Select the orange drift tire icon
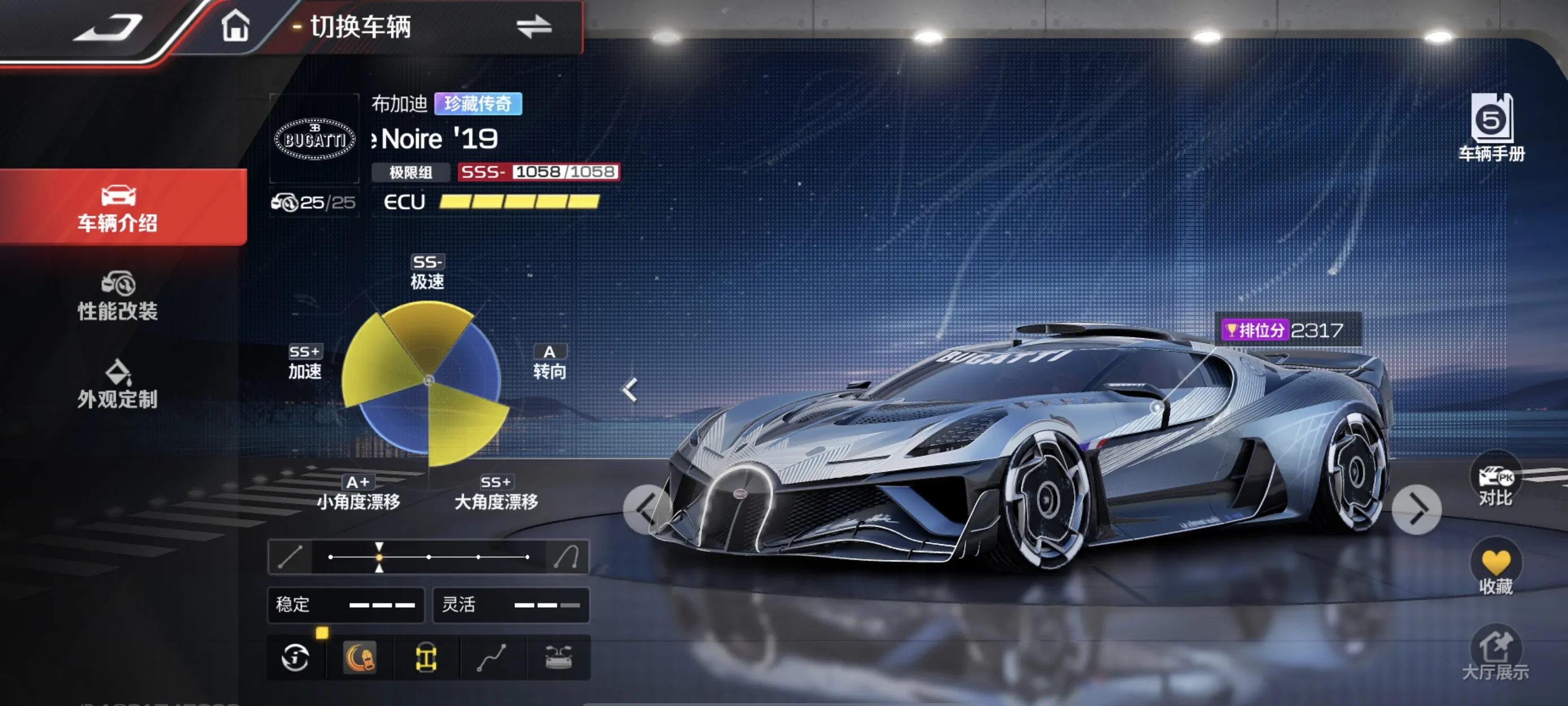The width and height of the screenshot is (1568, 706). pos(360,657)
